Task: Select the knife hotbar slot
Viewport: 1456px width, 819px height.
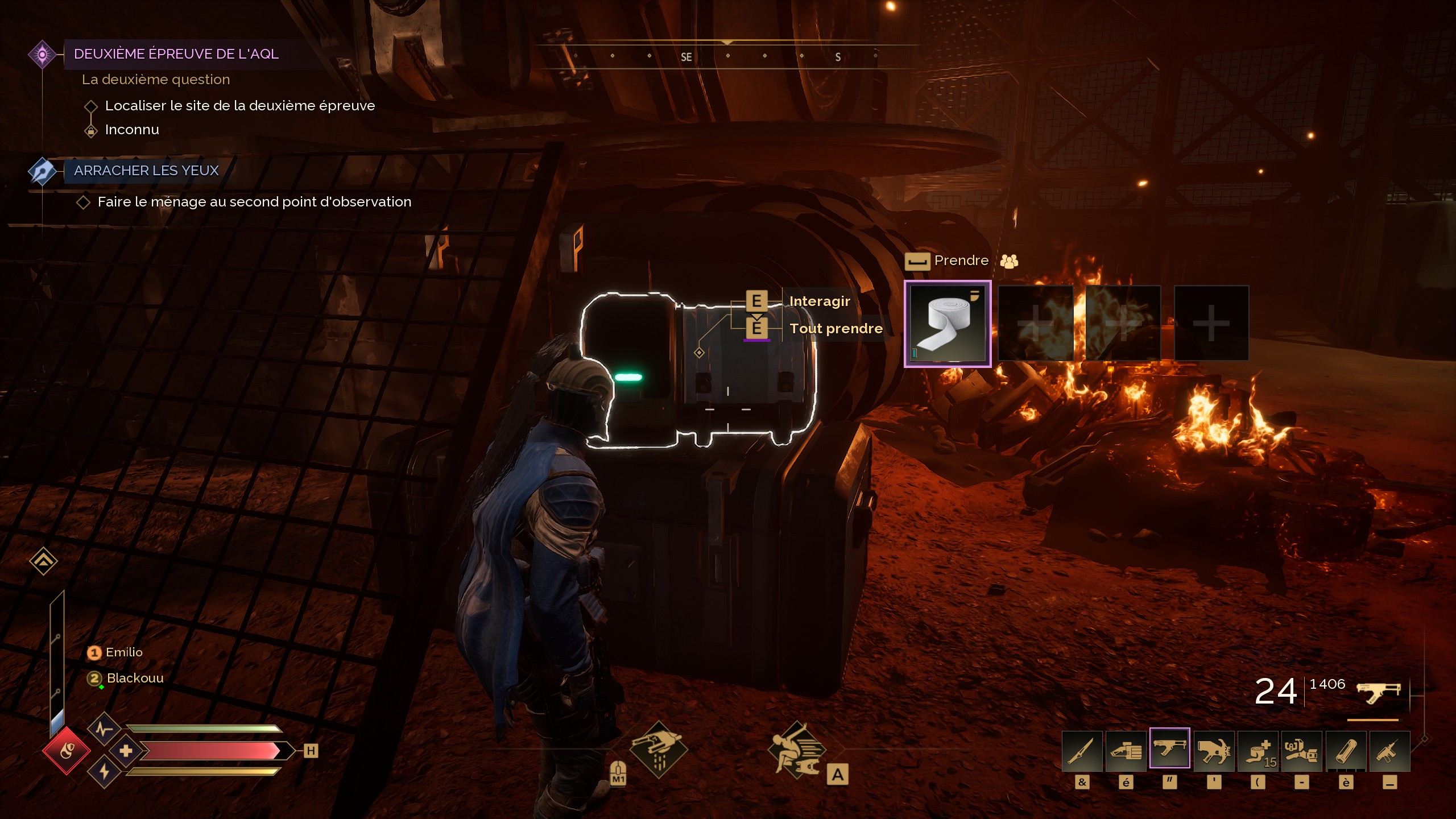Action: tap(1082, 751)
